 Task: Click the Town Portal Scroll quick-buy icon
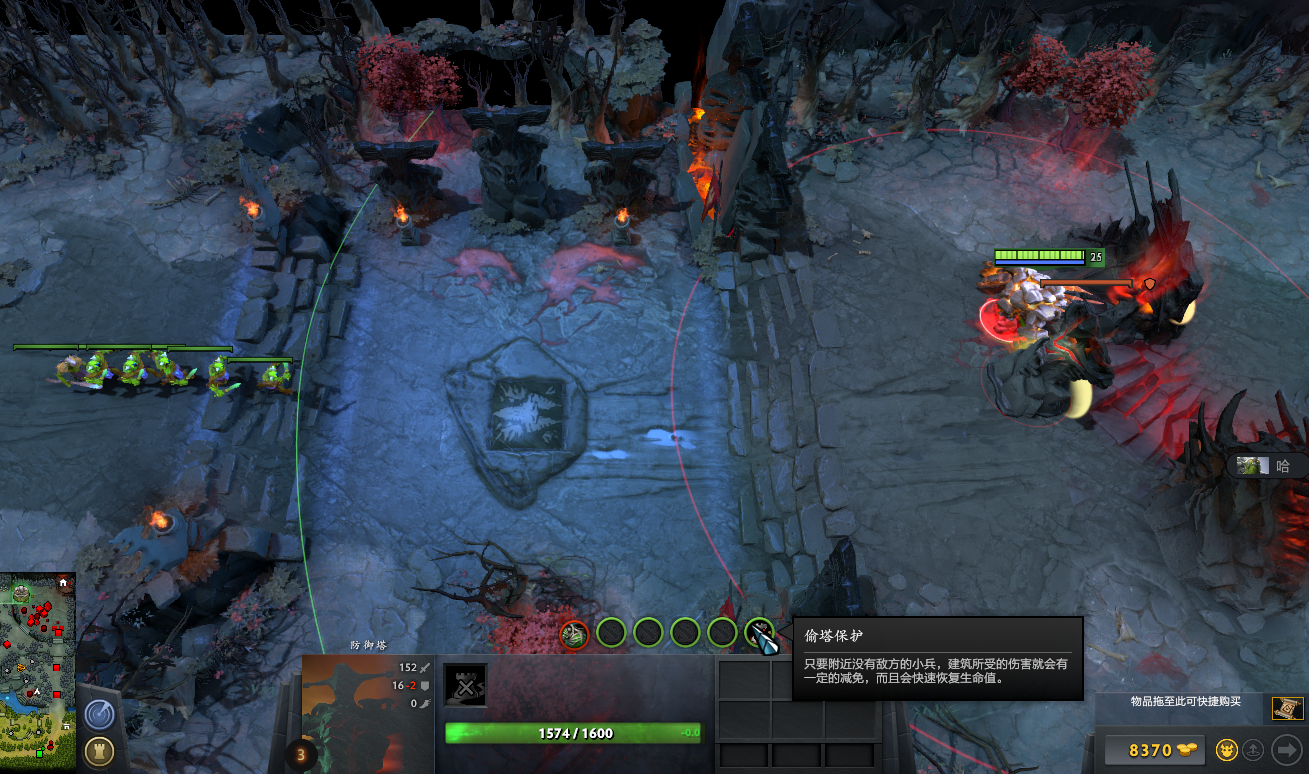tap(1286, 708)
